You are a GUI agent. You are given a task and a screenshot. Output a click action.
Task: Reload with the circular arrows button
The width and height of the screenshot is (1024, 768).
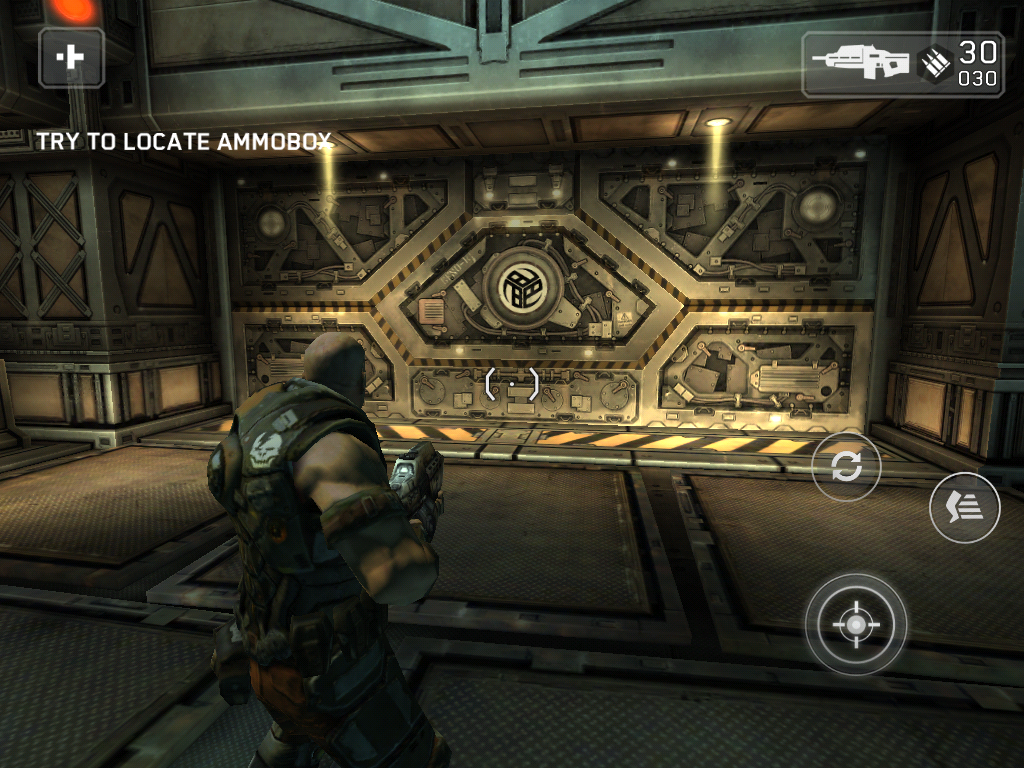(x=846, y=467)
